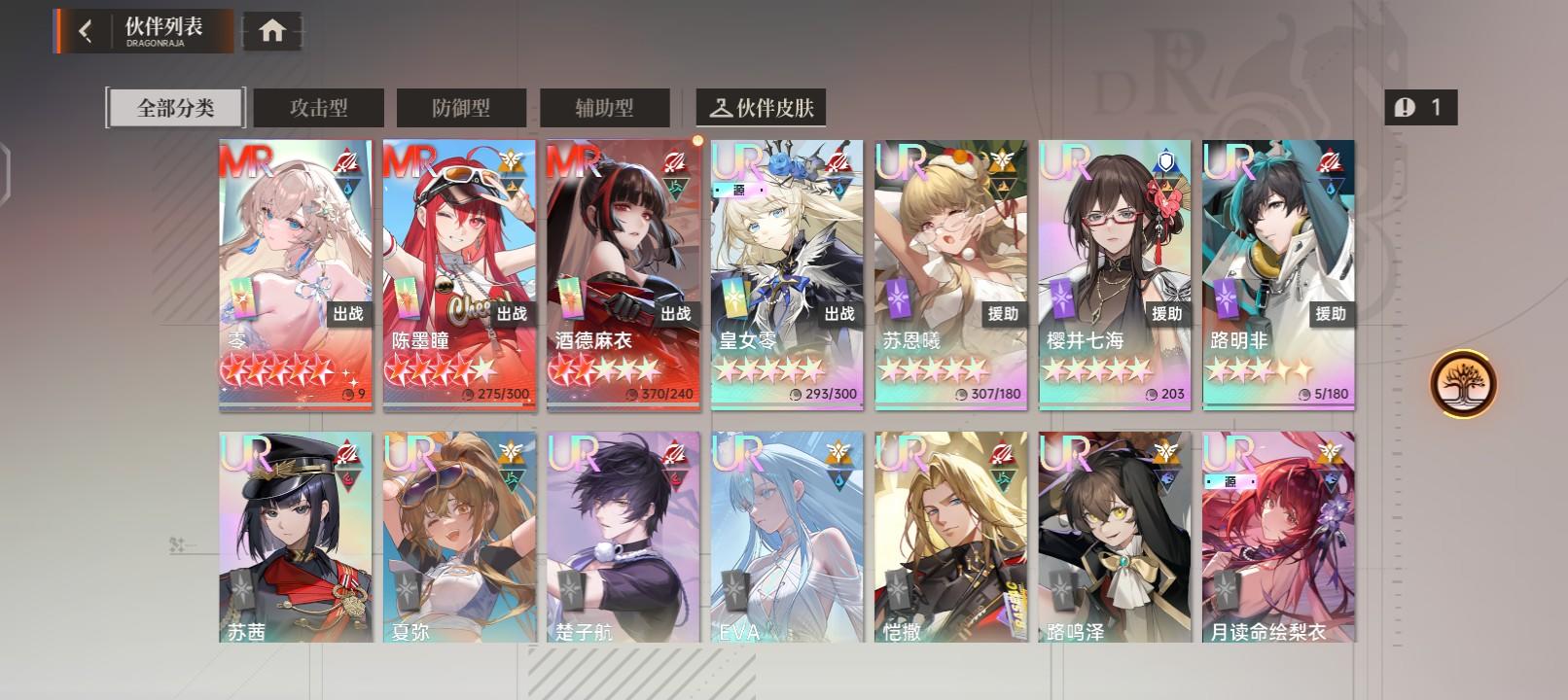The image size is (1568, 700).
Task: Click the blue shield icon on 樱井七海's card
Action: [1166, 162]
